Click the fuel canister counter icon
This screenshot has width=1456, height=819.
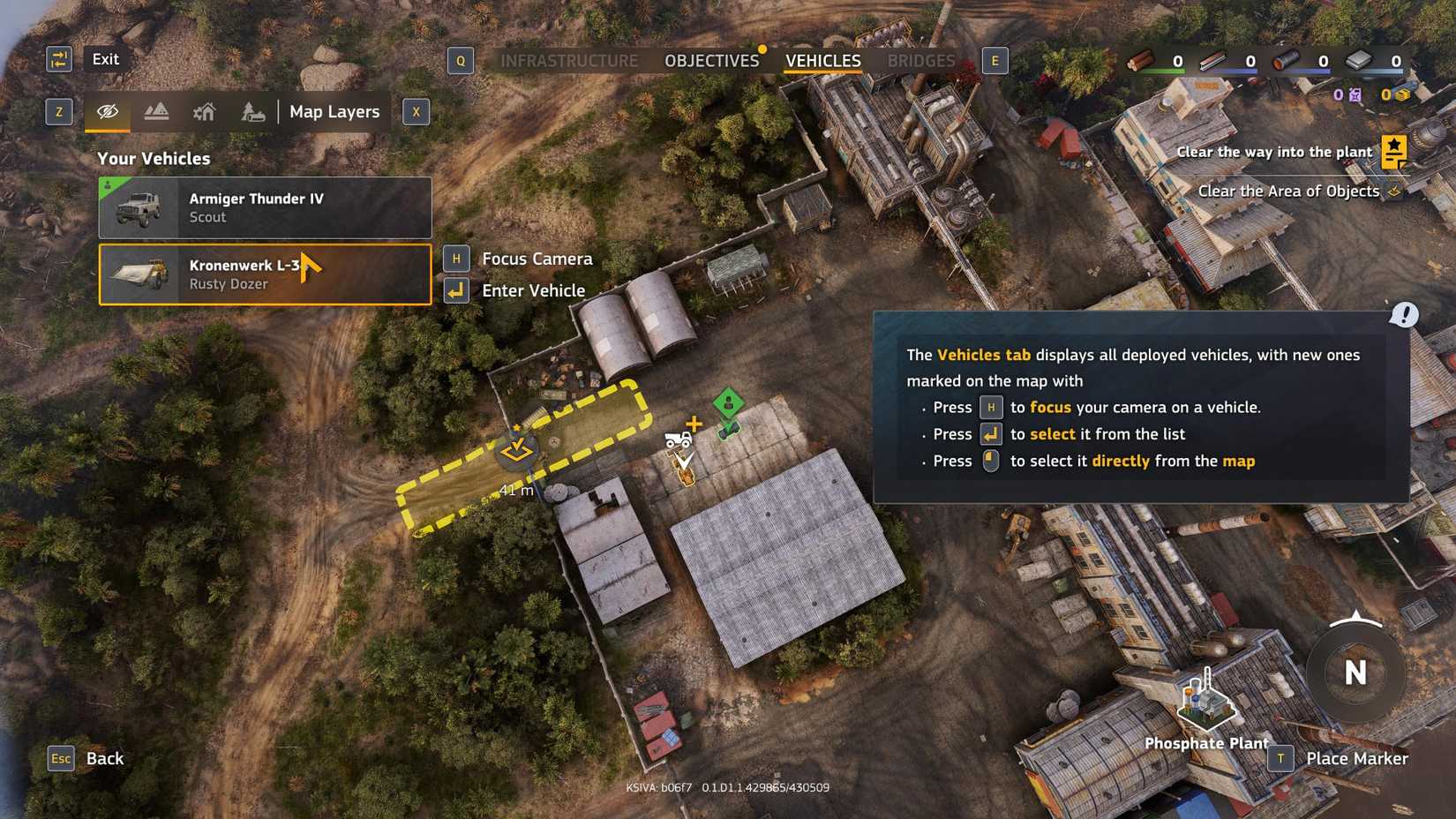(x=1355, y=94)
